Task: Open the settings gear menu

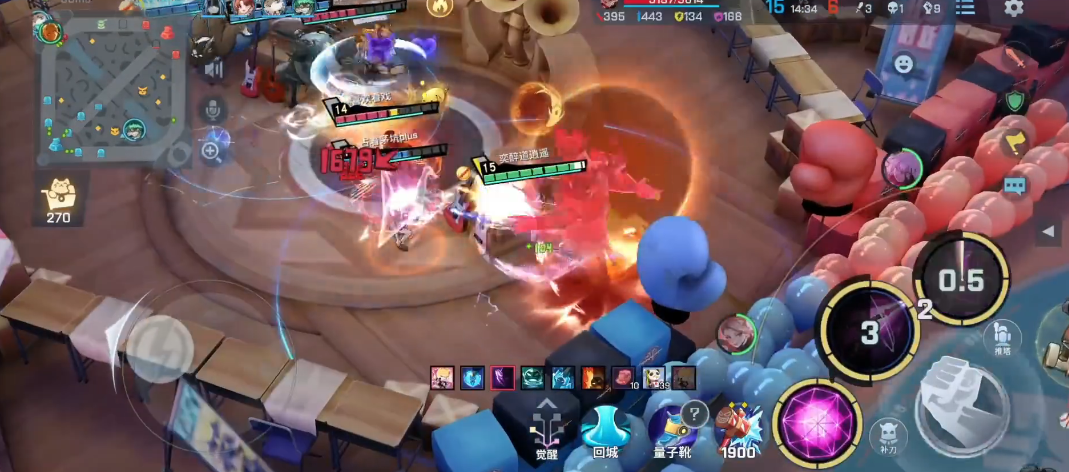Action: (x=1013, y=9)
